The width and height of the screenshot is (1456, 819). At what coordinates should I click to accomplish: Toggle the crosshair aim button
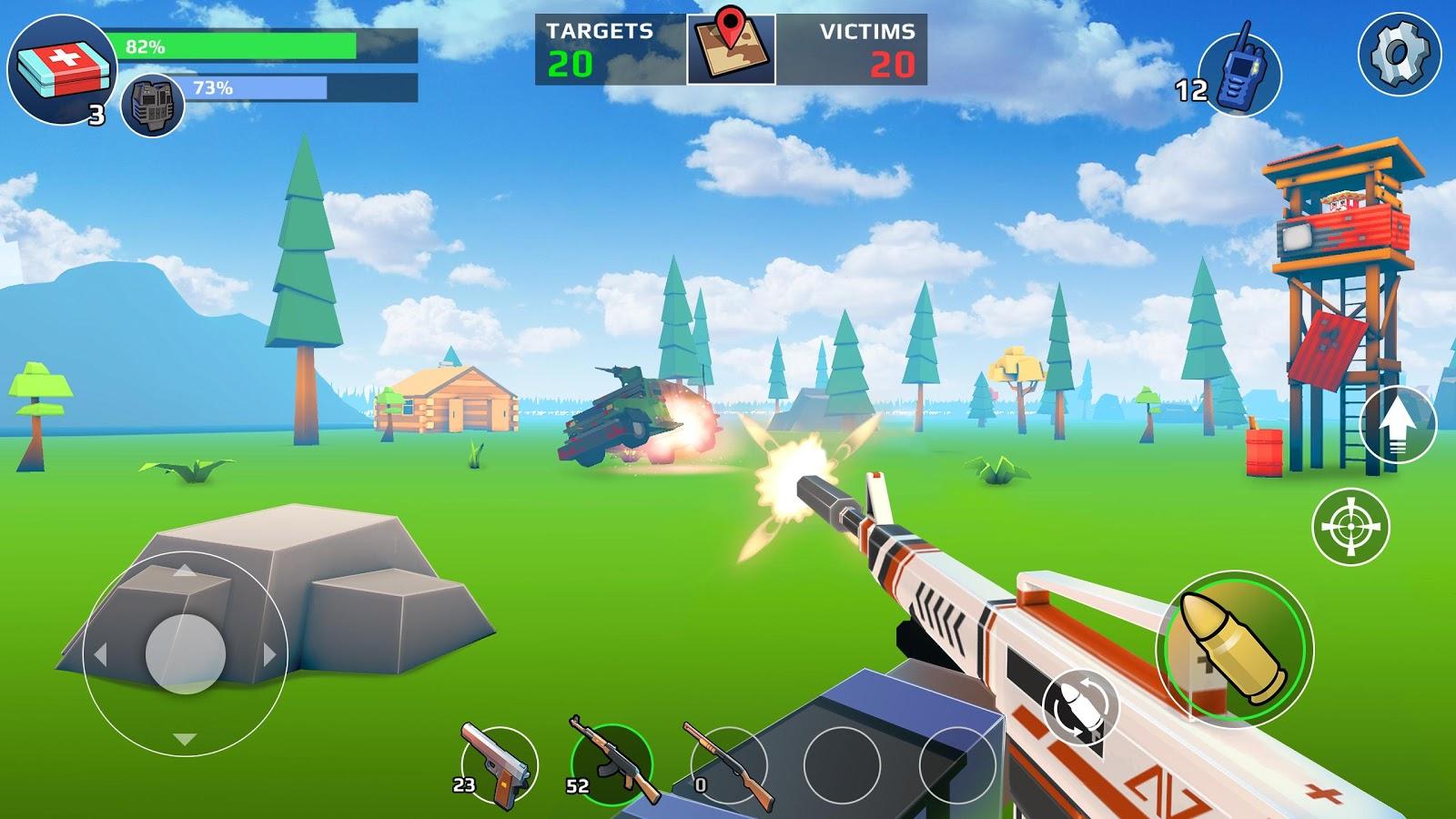1350,526
